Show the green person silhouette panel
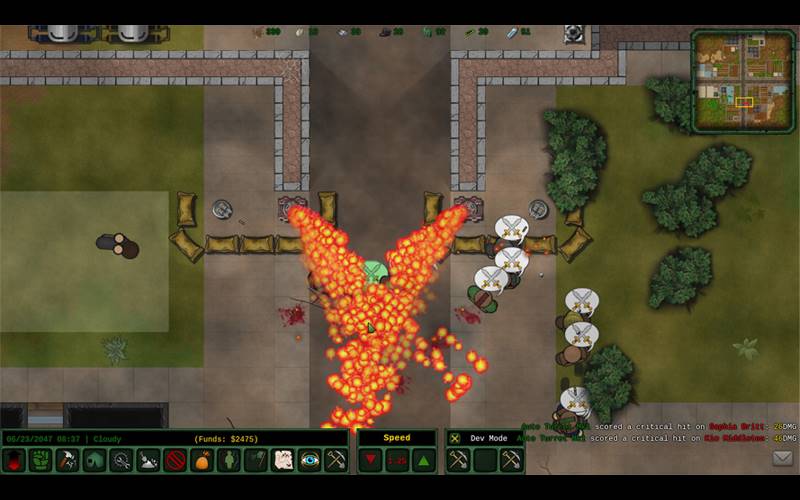 click(x=229, y=461)
